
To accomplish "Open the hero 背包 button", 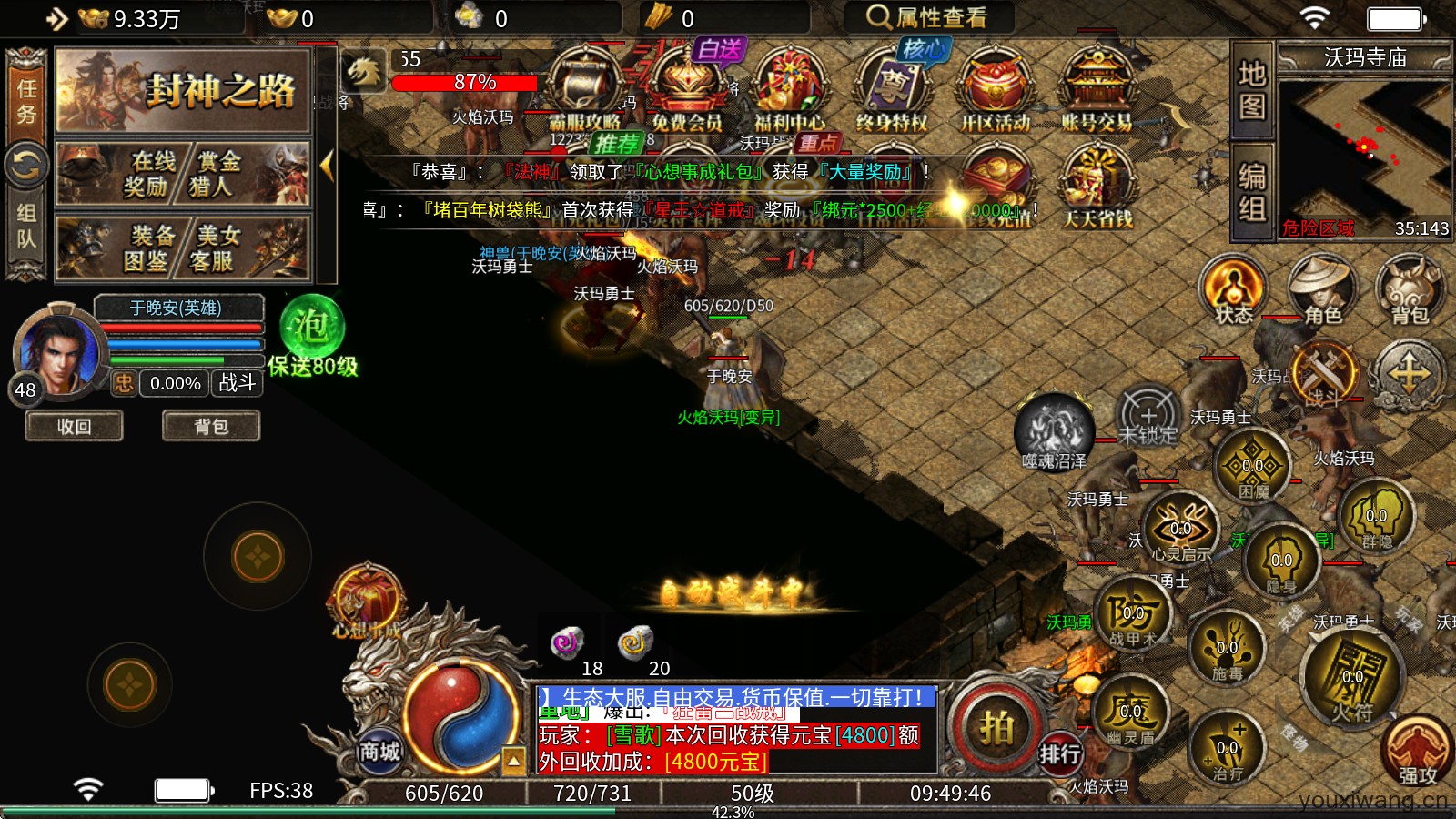I will point(211,426).
